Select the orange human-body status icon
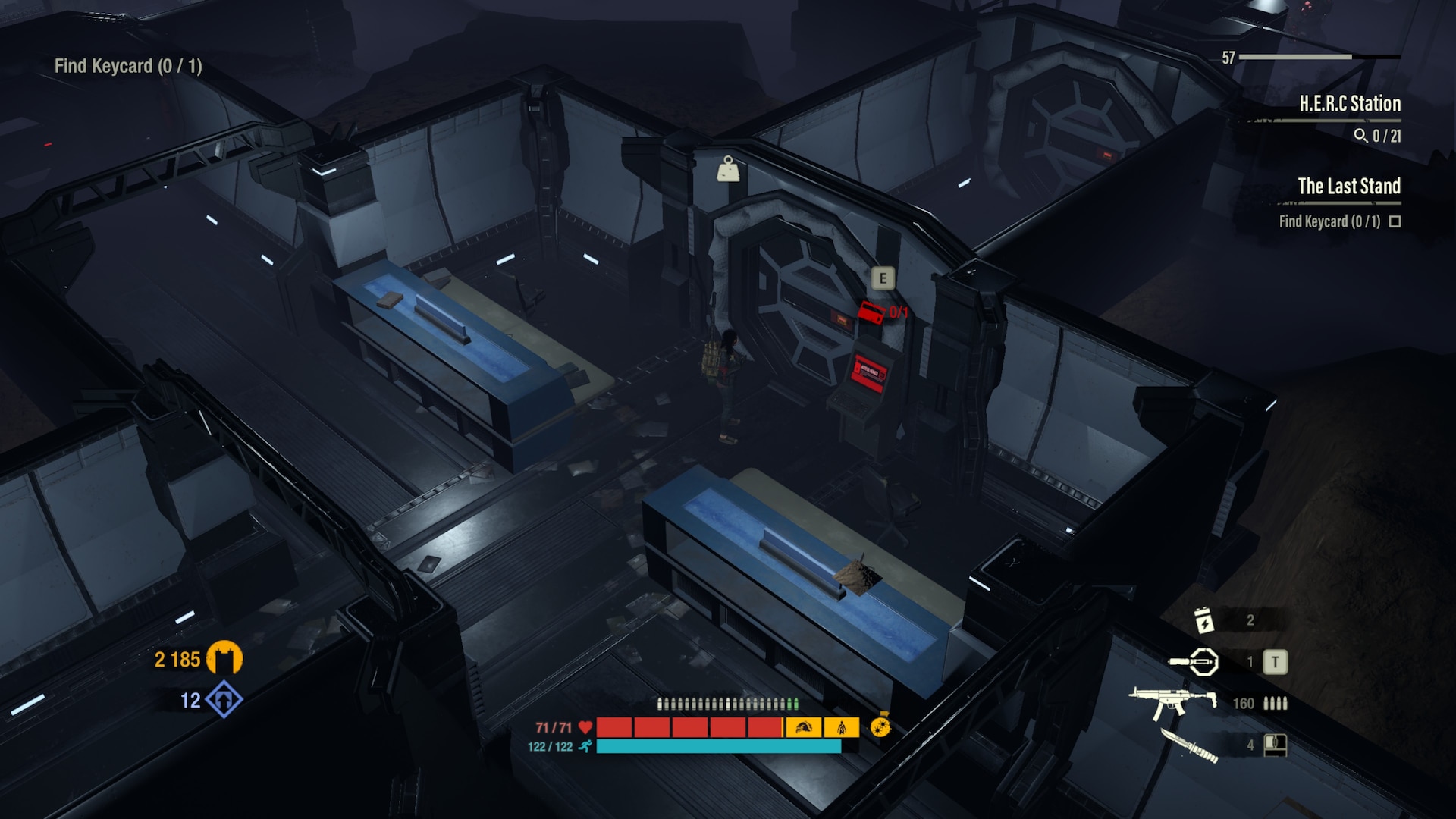 [842, 728]
